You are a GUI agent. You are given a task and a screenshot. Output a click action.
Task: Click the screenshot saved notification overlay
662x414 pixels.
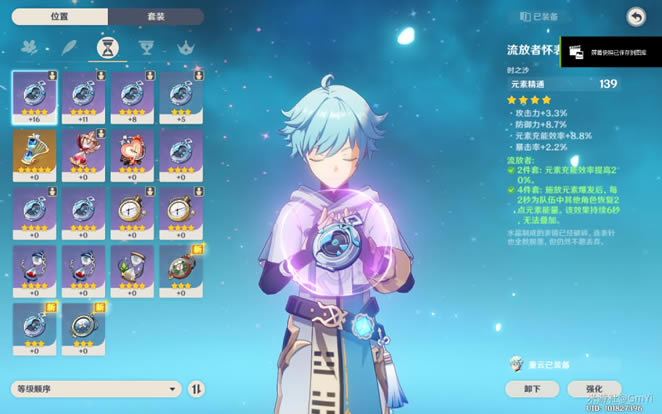pyautogui.click(x=610, y=52)
